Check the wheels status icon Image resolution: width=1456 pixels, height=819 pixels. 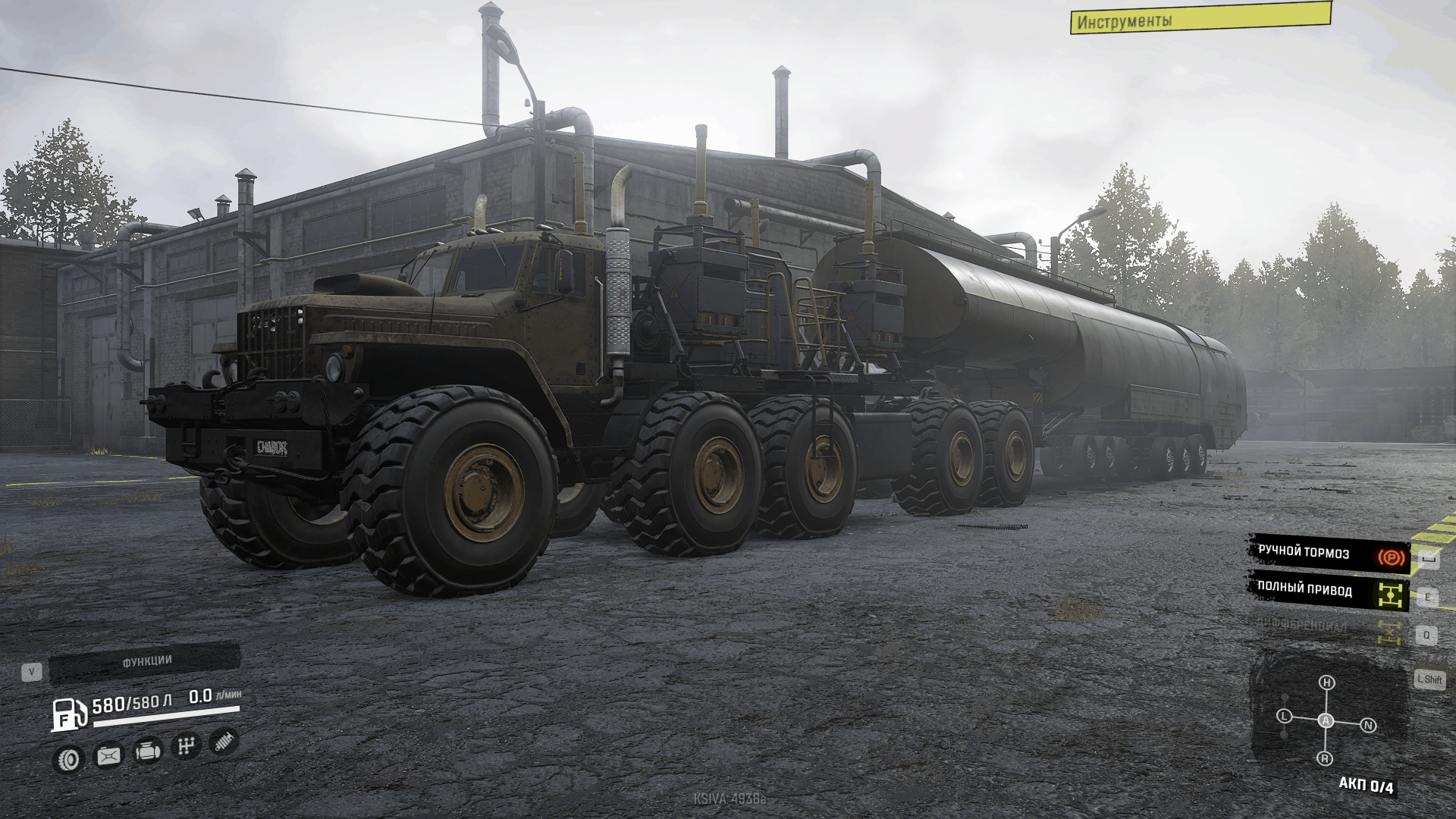[x=69, y=759]
